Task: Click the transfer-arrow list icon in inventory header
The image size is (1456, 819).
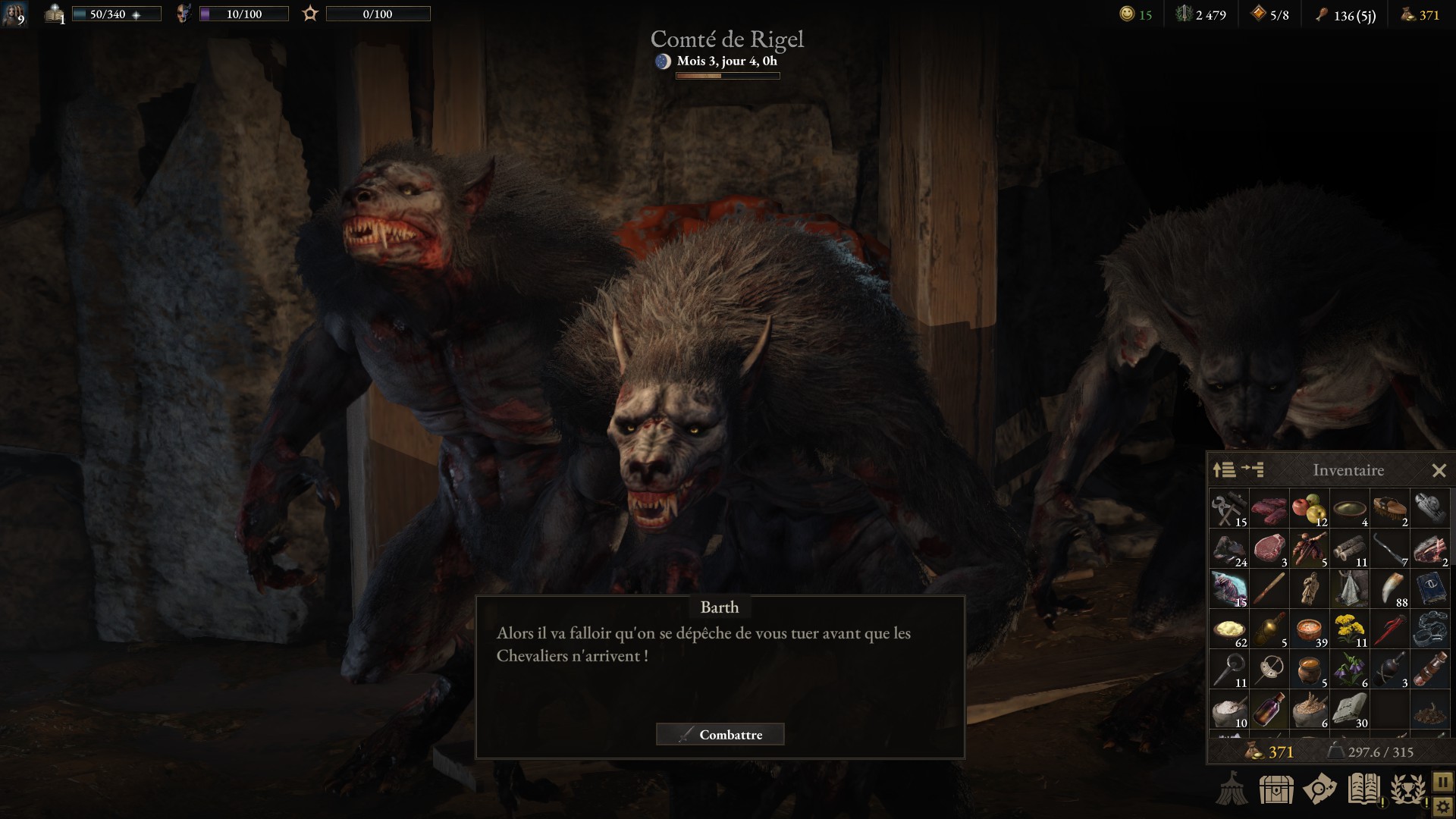Action: (1253, 470)
